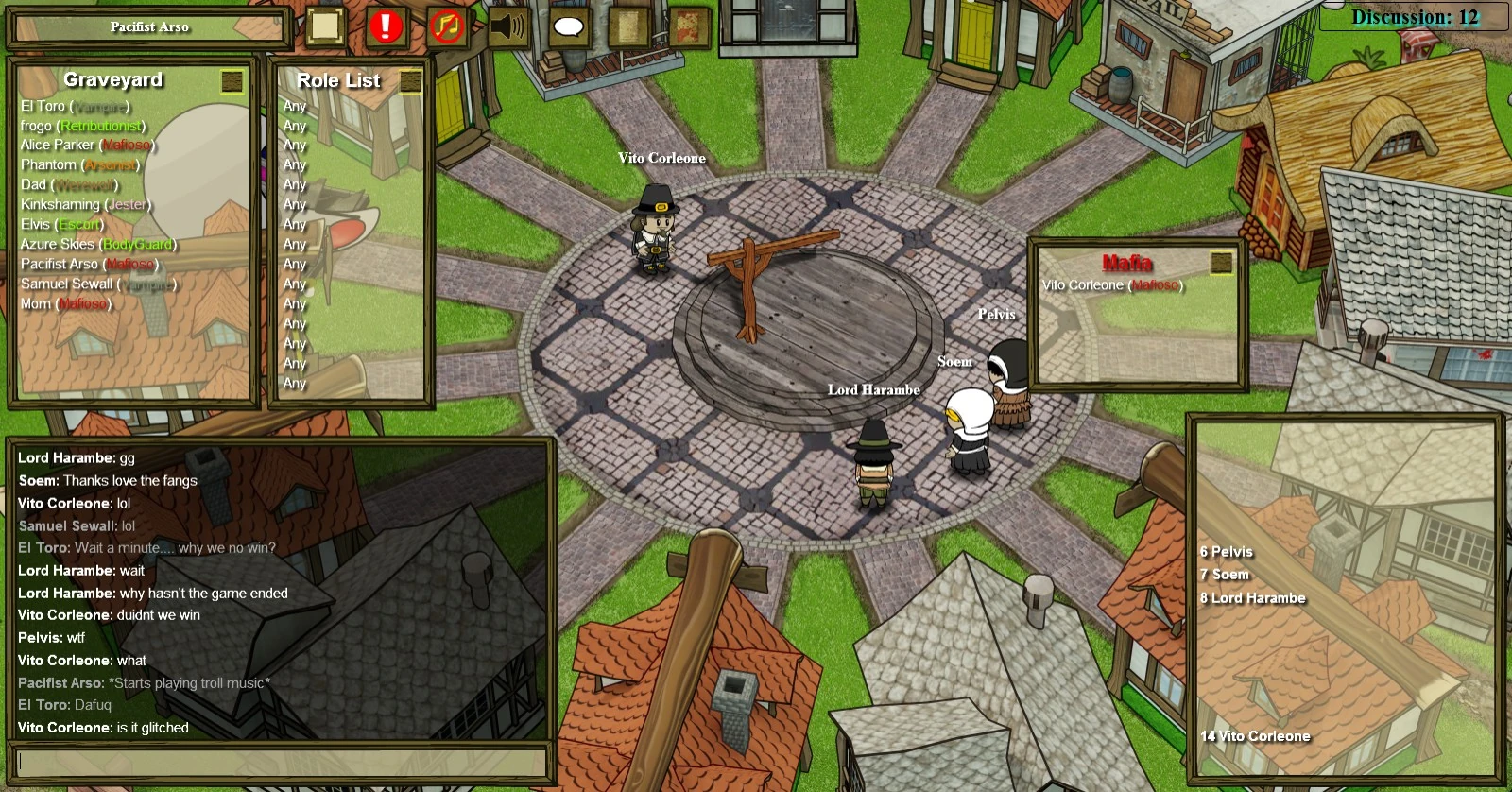Open the stained map icon on the toolbar
The image size is (1512, 792).
point(690,27)
